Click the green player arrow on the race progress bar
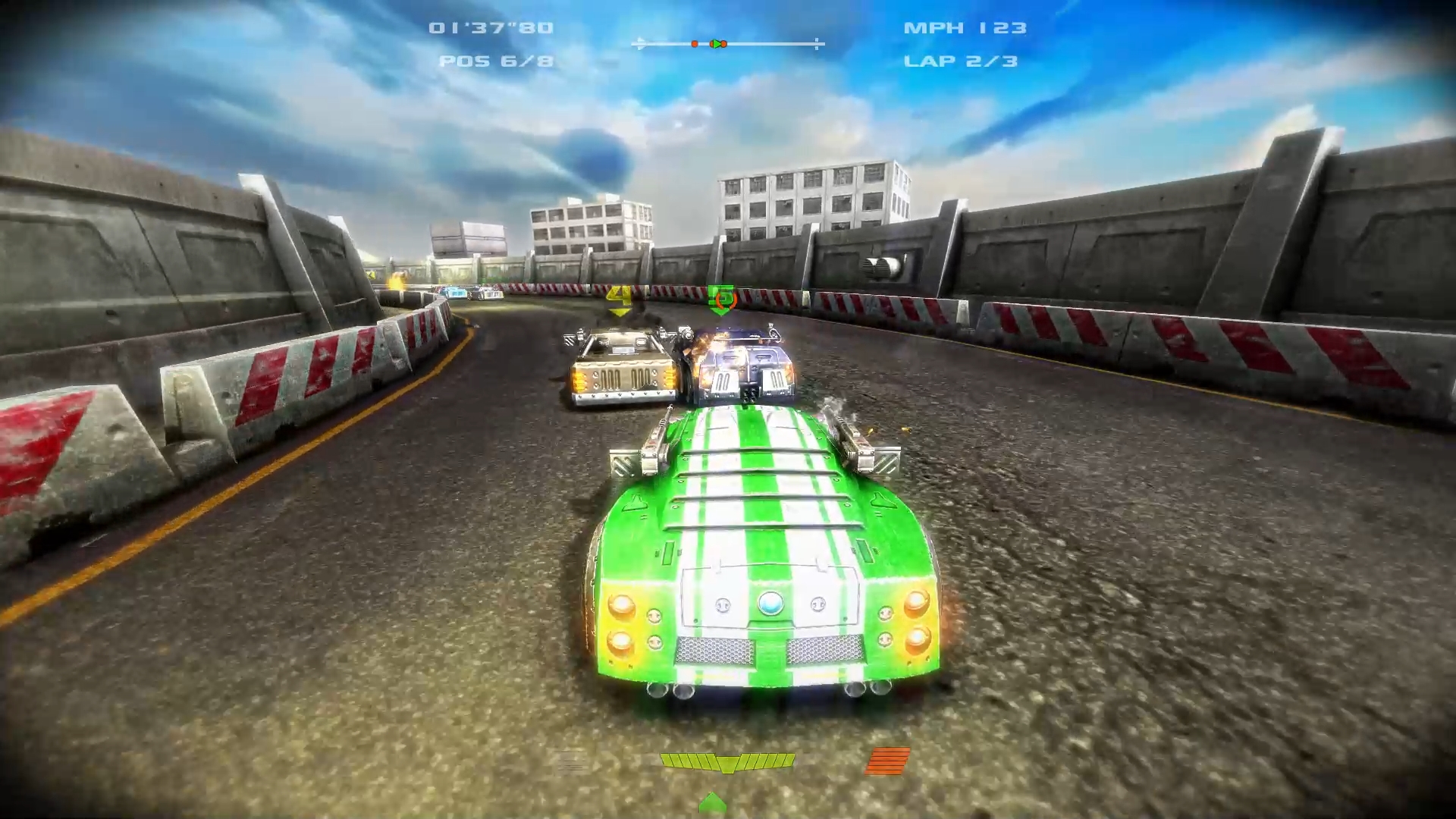 [x=715, y=44]
